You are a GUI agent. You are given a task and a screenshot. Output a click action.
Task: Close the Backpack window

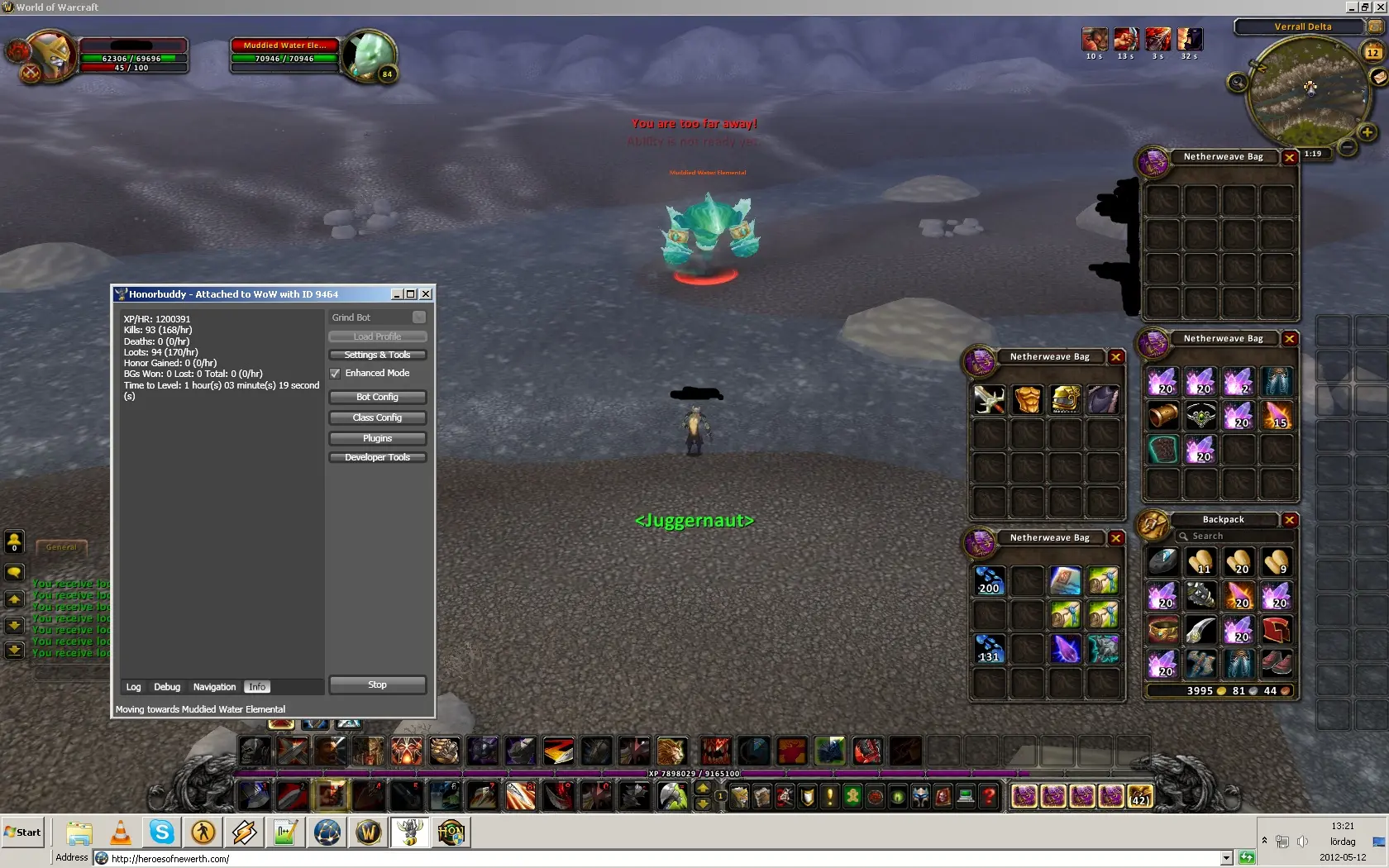[x=1290, y=520]
